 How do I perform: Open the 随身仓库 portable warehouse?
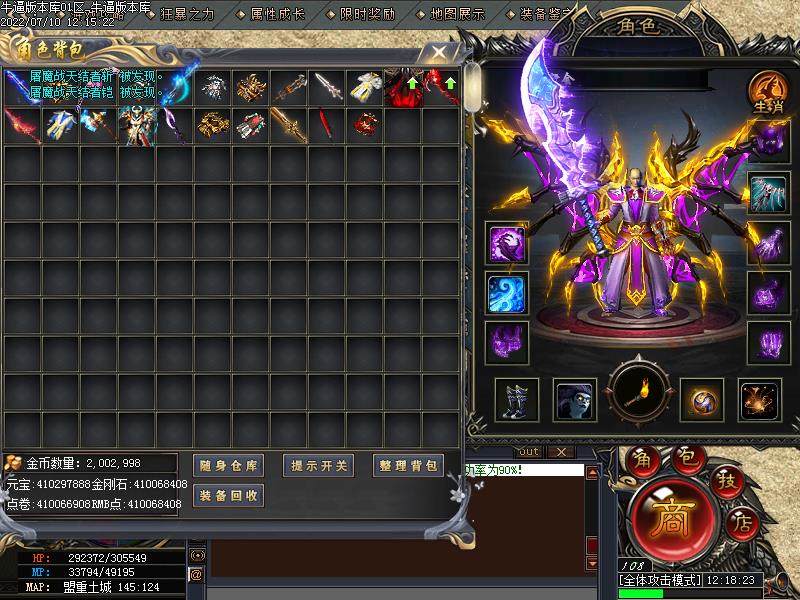tap(228, 465)
